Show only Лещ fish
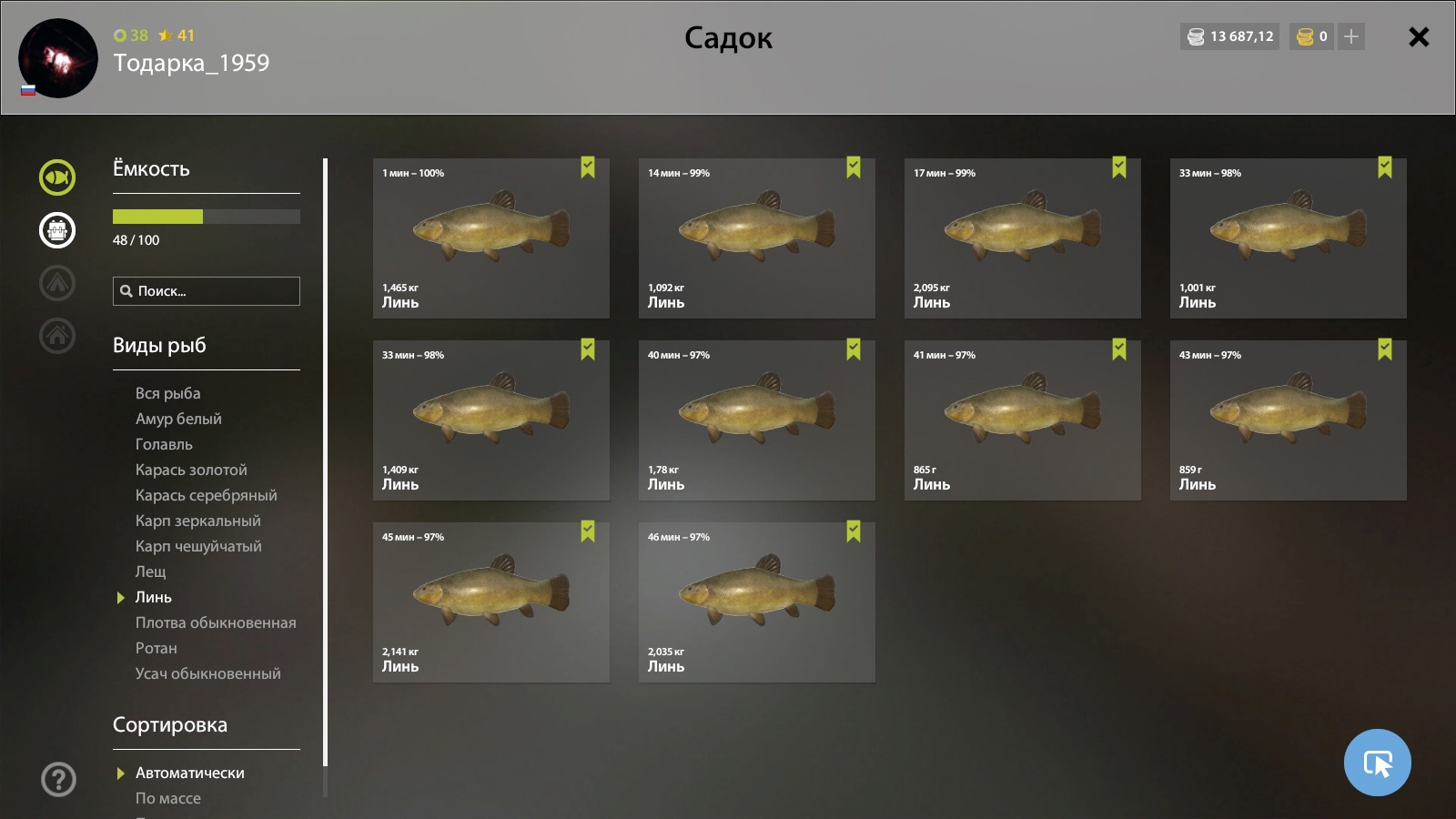This screenshot has width=1456, height=819. 150,571
